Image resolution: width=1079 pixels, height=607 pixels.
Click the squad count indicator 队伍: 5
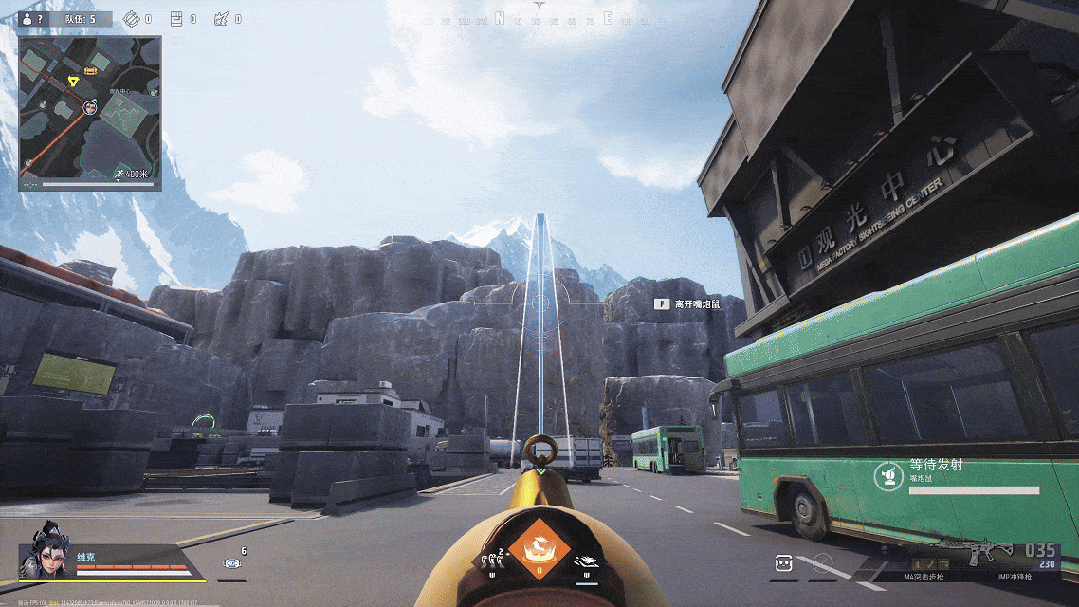[79, 19]
